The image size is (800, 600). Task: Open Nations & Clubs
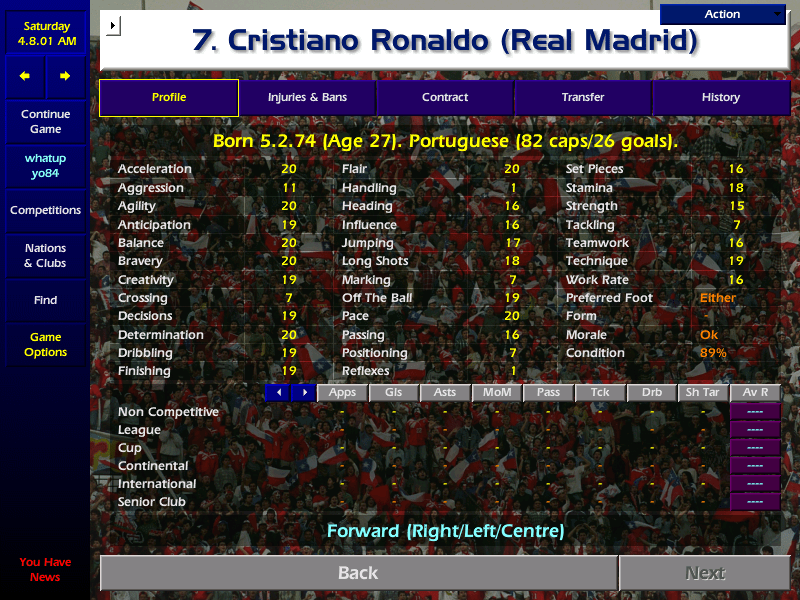(x=45, y=256)
